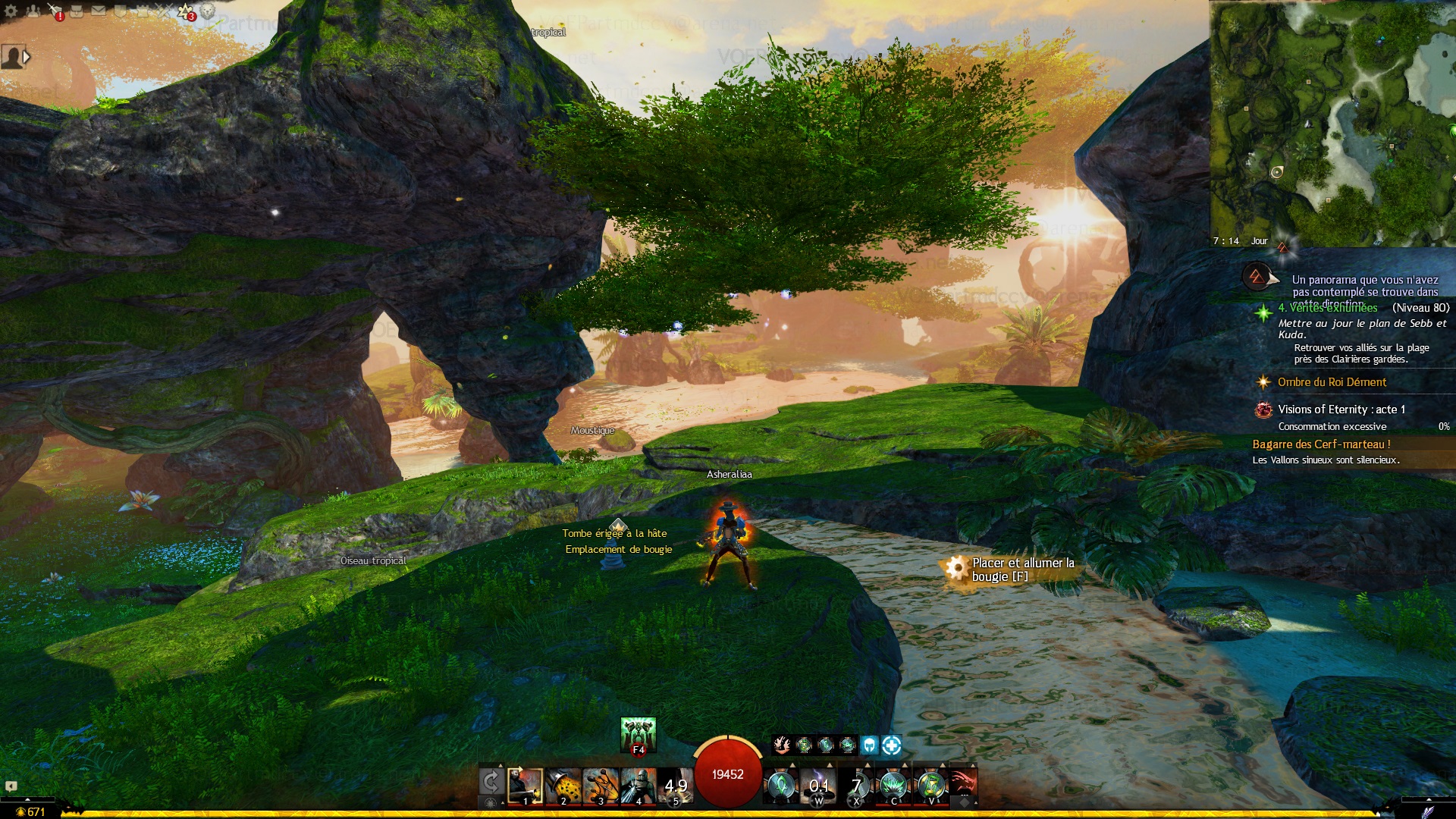Open the Black Lion trading lion icon
Screen dimensions: 1456x819
click(207, 11)
